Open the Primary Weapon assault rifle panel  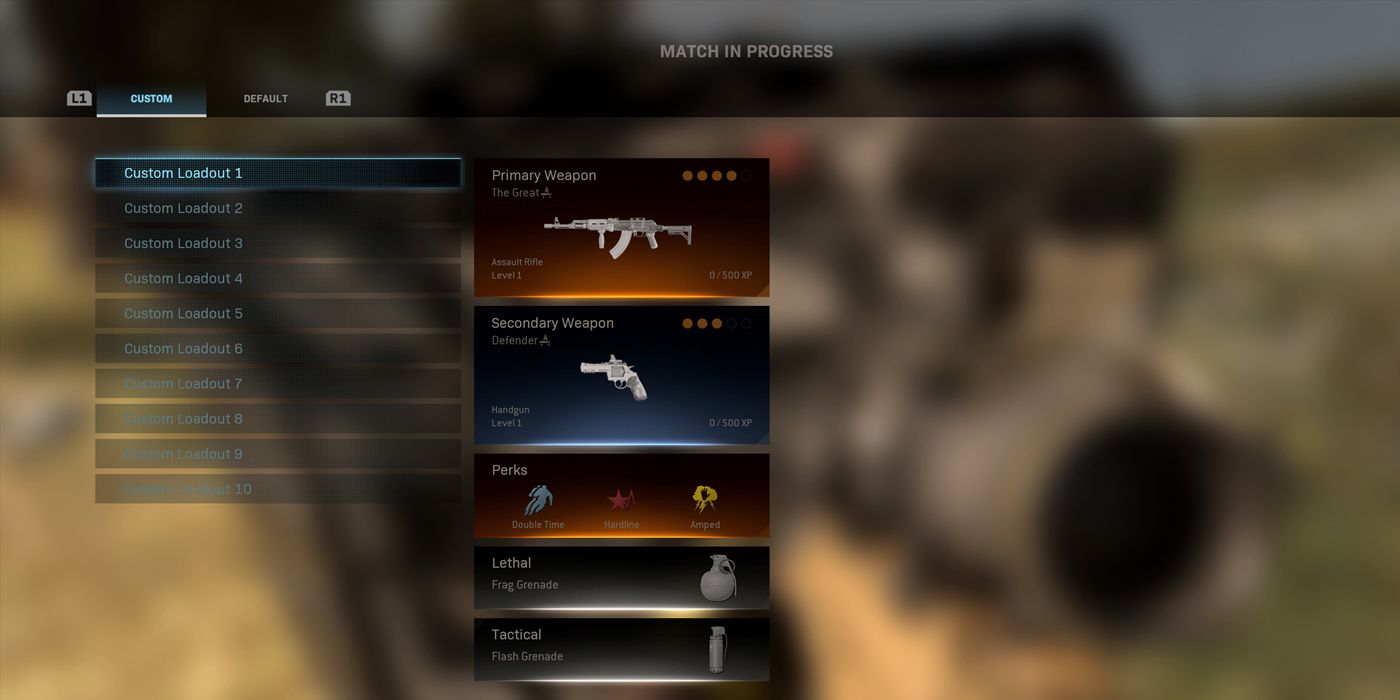(621, 228)
